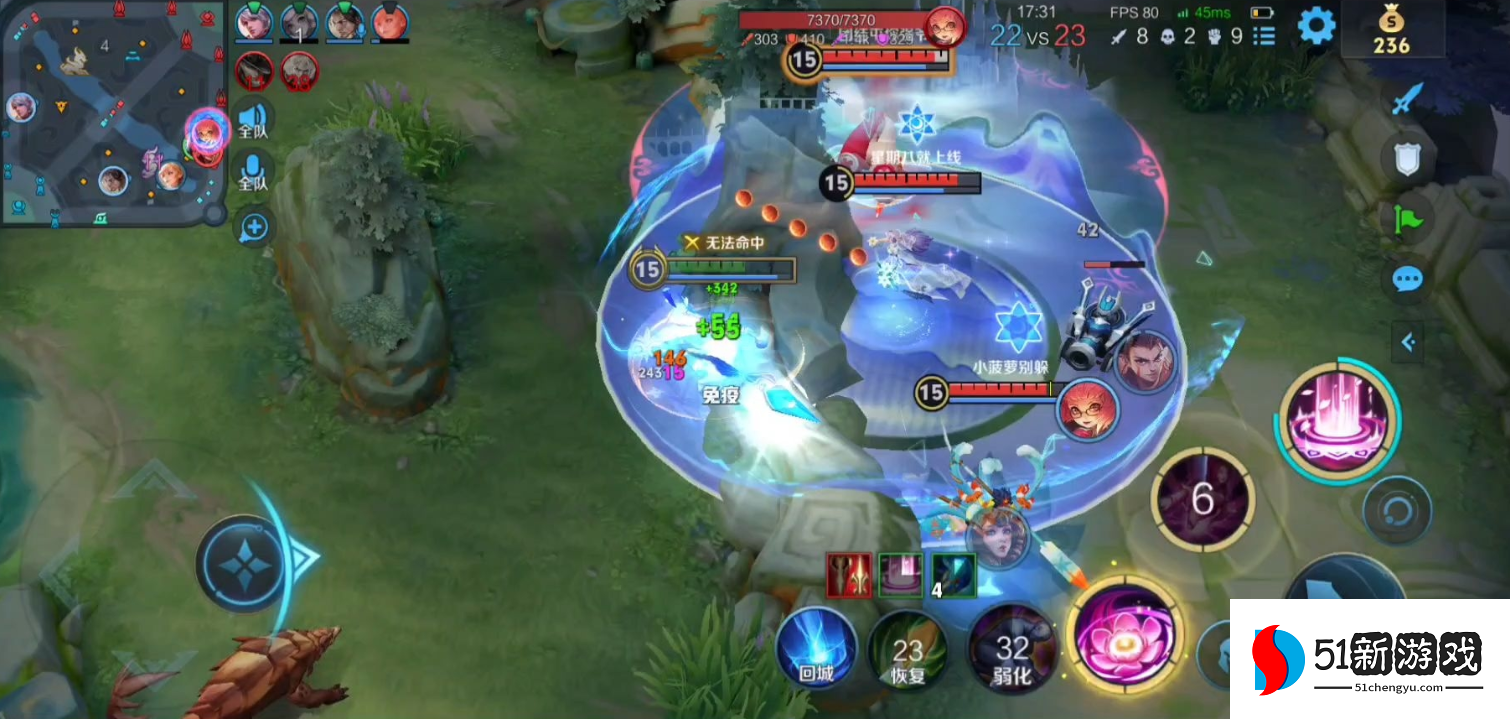
Task: Open the shop via the 236 gold bag
Action: point(1391,32)
